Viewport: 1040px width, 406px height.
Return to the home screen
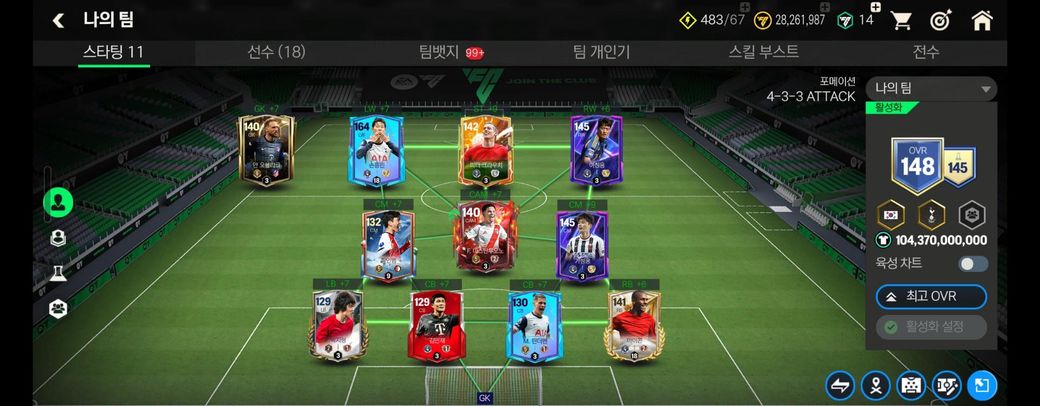click(982, 20)
